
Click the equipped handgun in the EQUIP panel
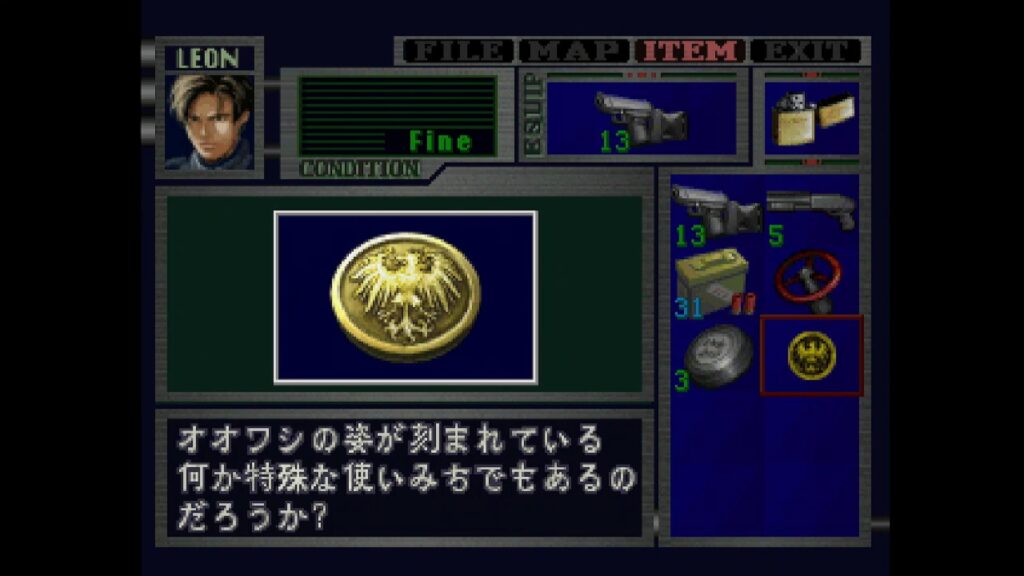click(x=641, y=118)
